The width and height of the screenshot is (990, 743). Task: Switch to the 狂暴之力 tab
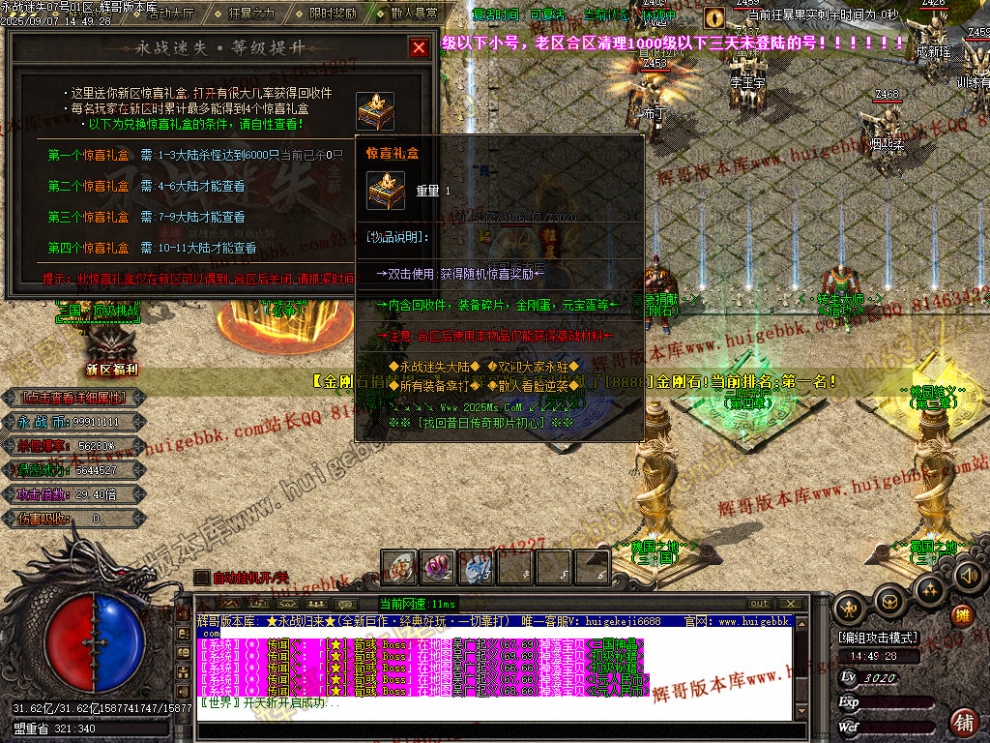point(252,14)
